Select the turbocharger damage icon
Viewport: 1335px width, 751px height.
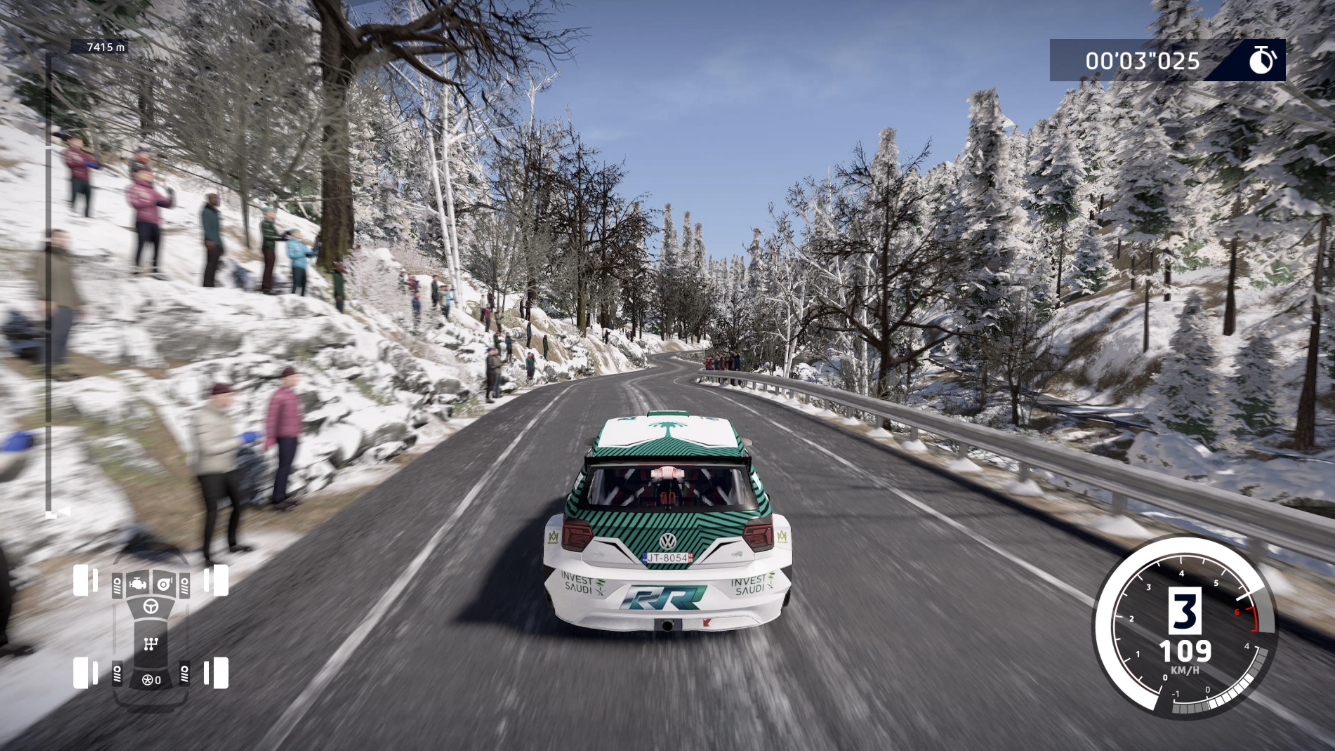click(163, 584)
